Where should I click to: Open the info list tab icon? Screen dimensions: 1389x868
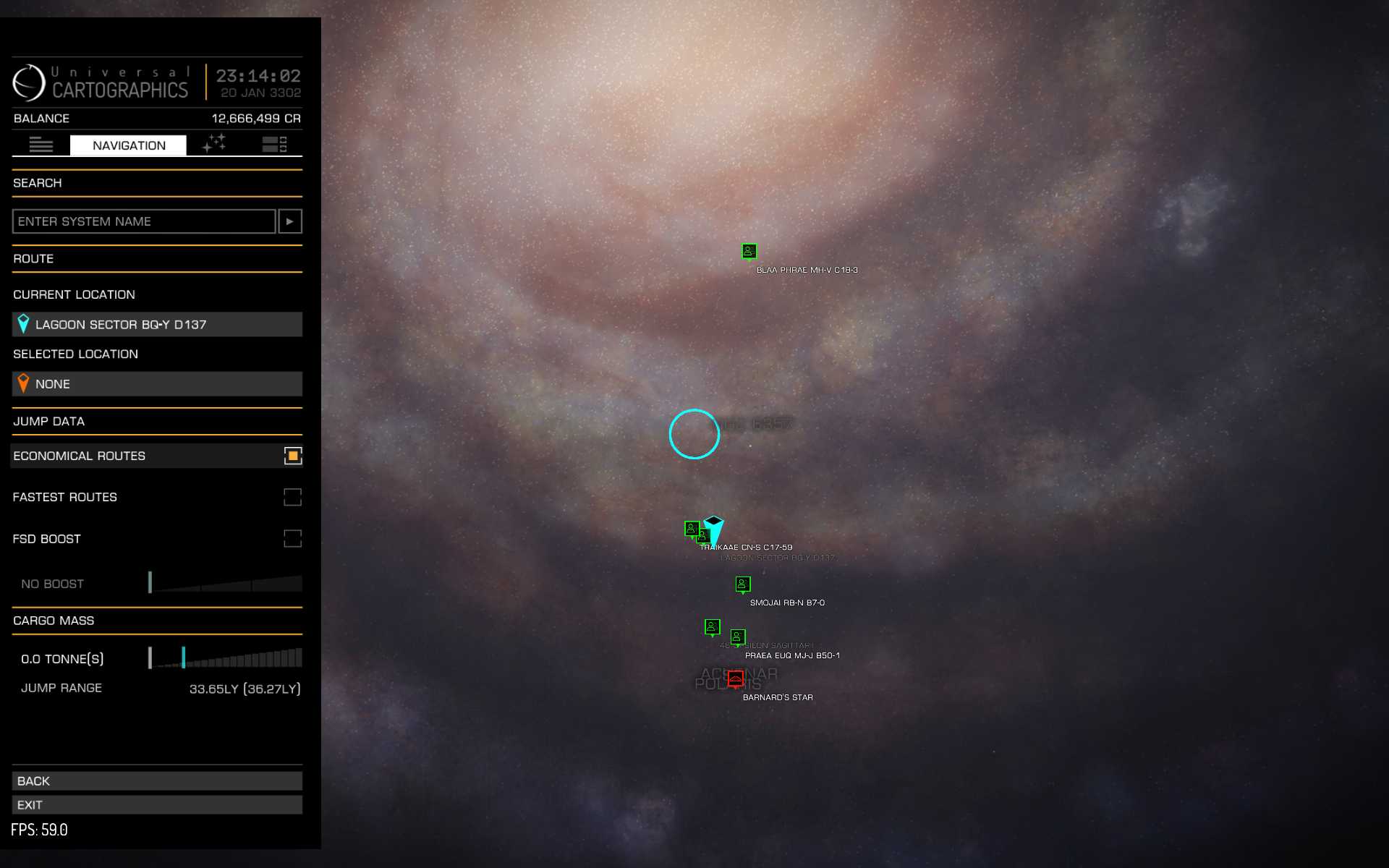point(41,145)
